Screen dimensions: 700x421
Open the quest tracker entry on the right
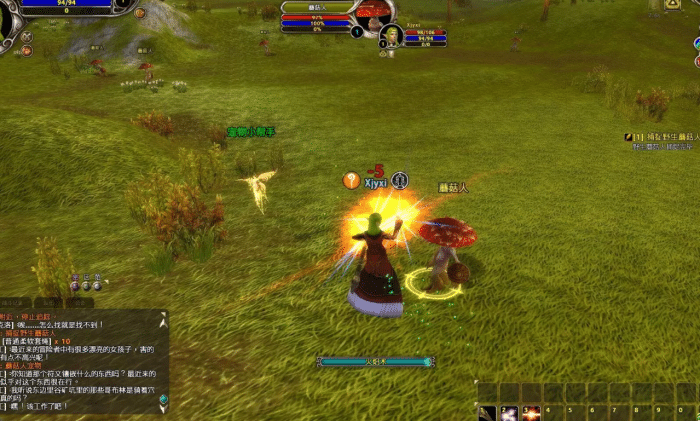(661, 136)
